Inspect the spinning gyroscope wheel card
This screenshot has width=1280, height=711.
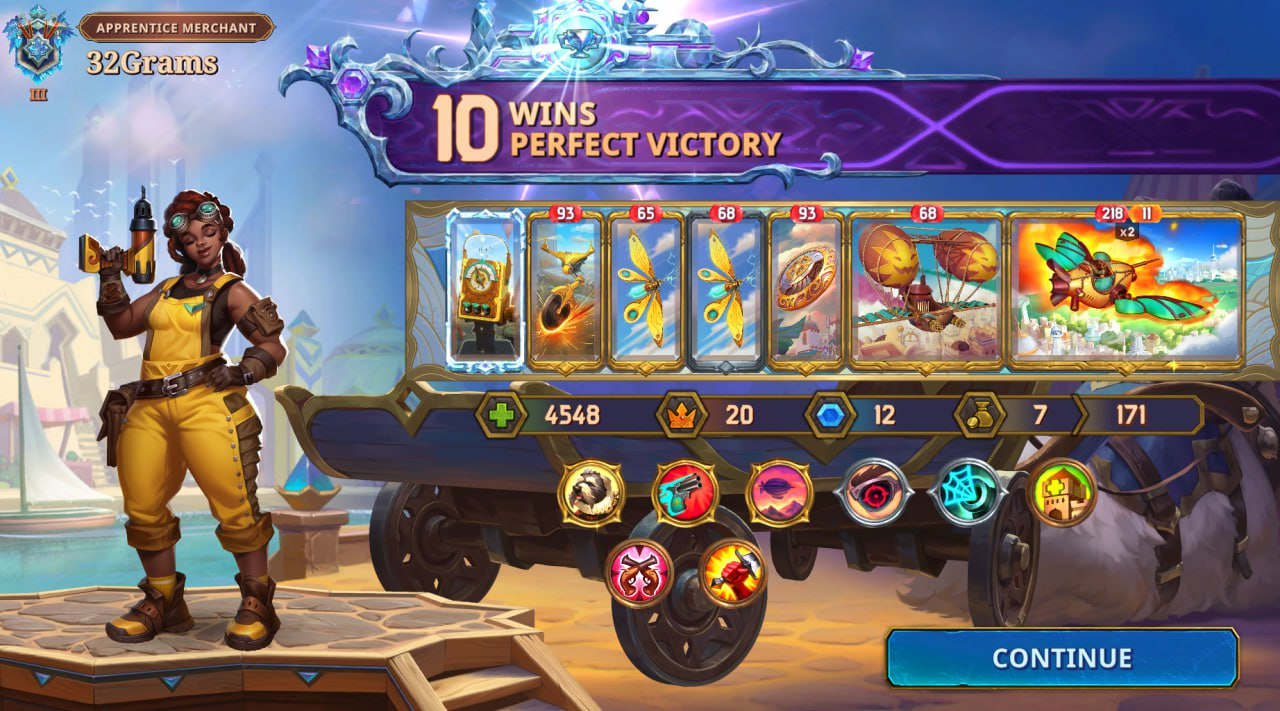click(565, 290)
